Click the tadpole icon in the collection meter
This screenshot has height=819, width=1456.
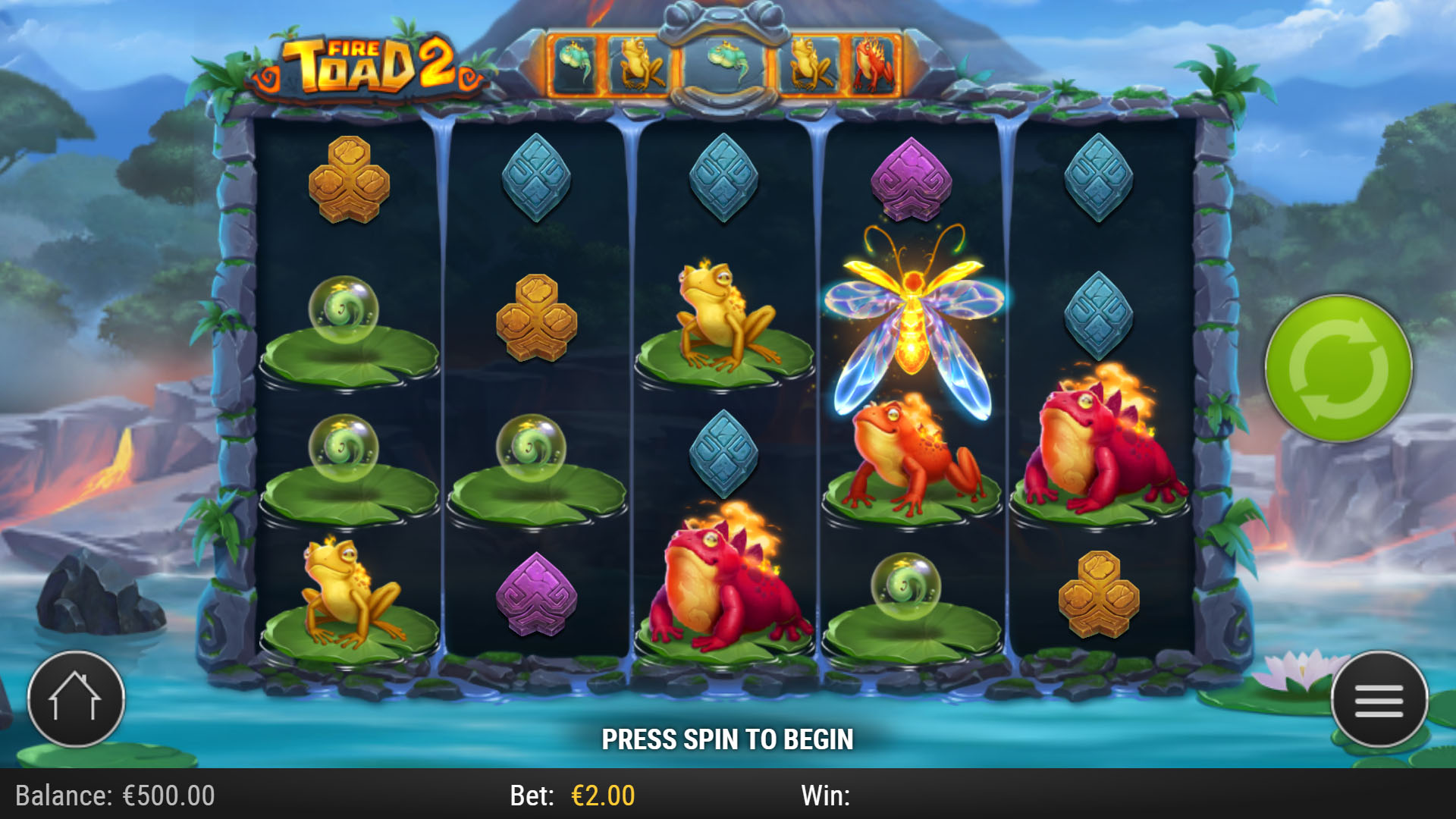(574, 62)
